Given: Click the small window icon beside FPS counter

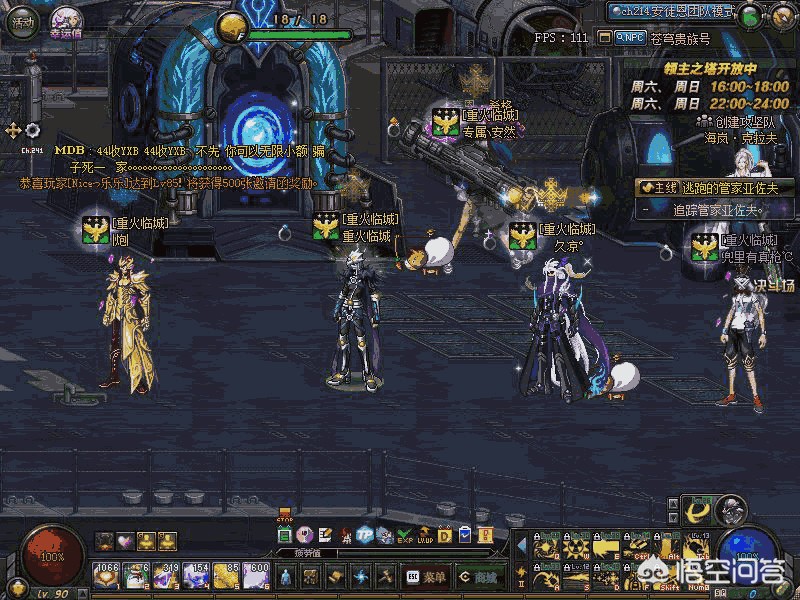Looking at the screenshot, I should (x=603, y=38).
